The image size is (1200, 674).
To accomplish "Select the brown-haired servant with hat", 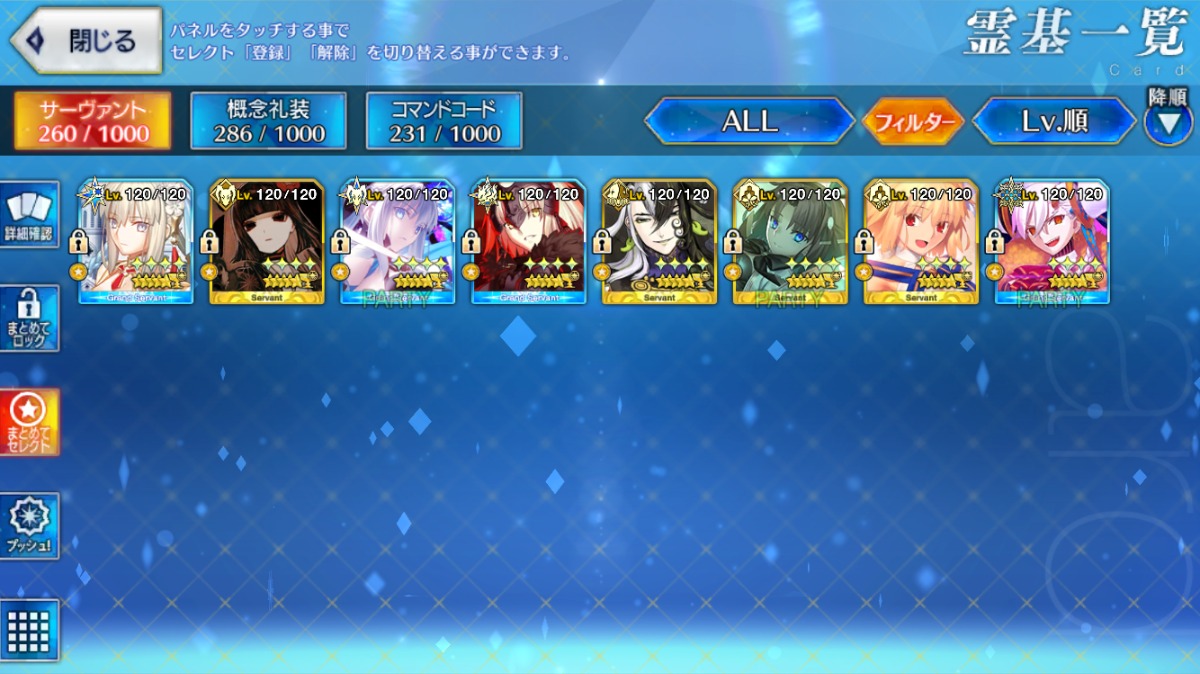I will tap(266, 242).
